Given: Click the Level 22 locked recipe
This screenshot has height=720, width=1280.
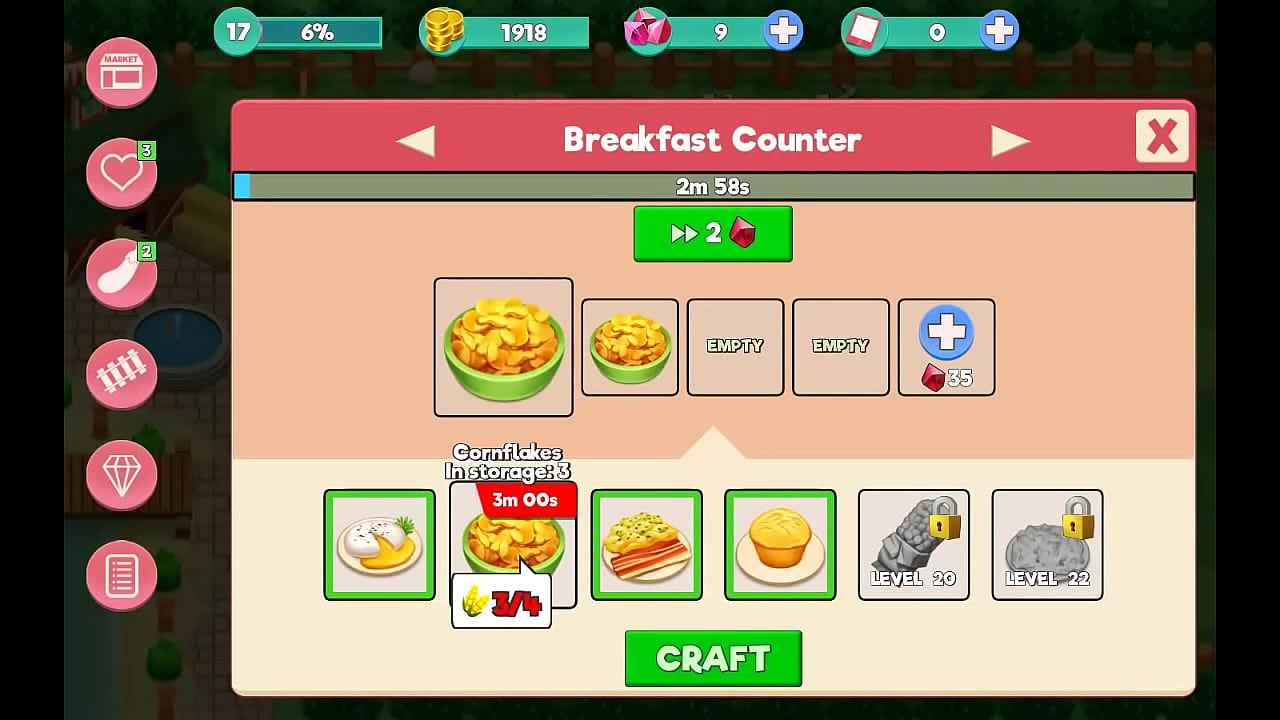Looking at the screenshot, I should tap(1047, 545).
